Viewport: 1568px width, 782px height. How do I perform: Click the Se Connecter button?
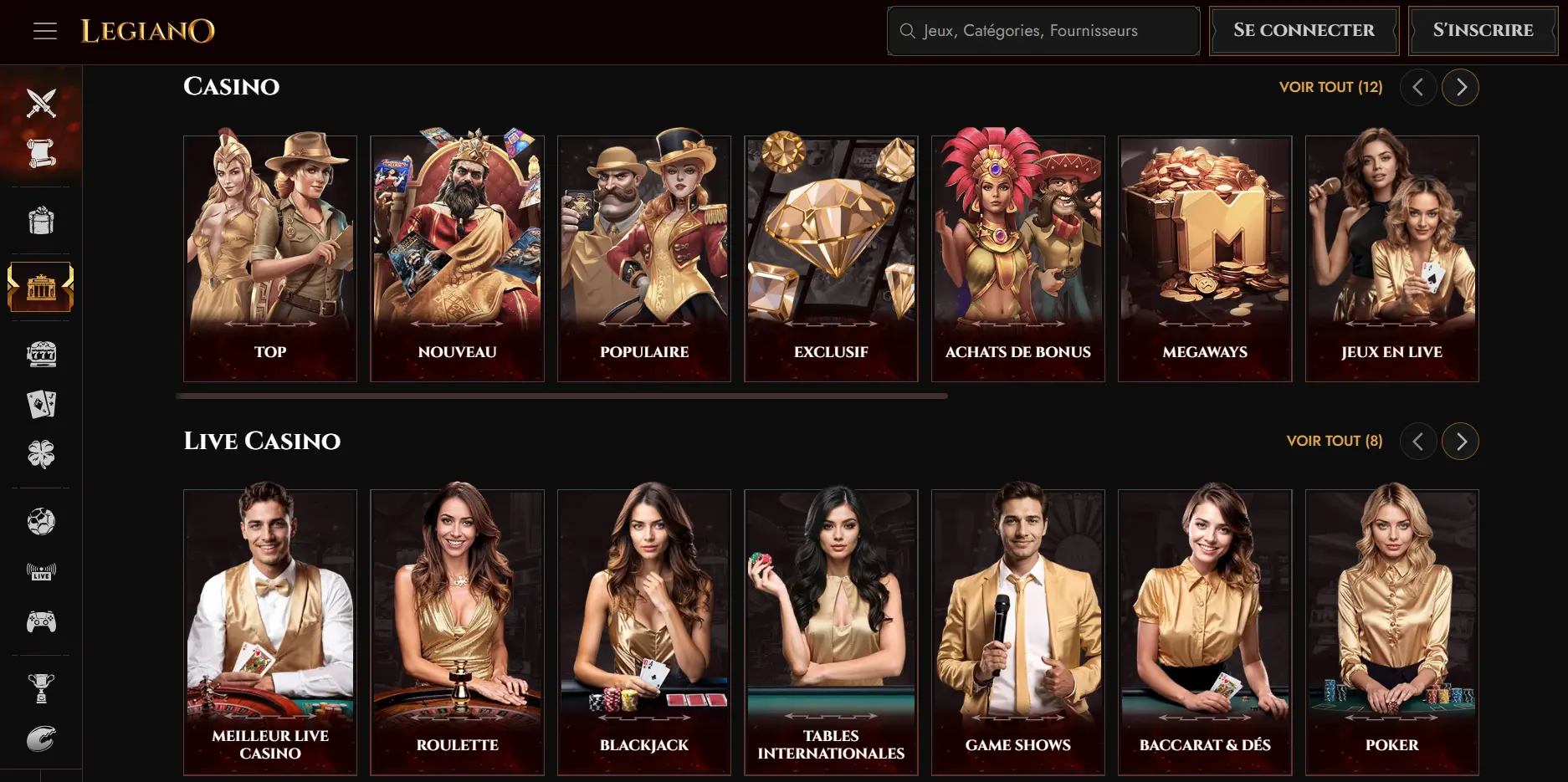point(1303,30)
